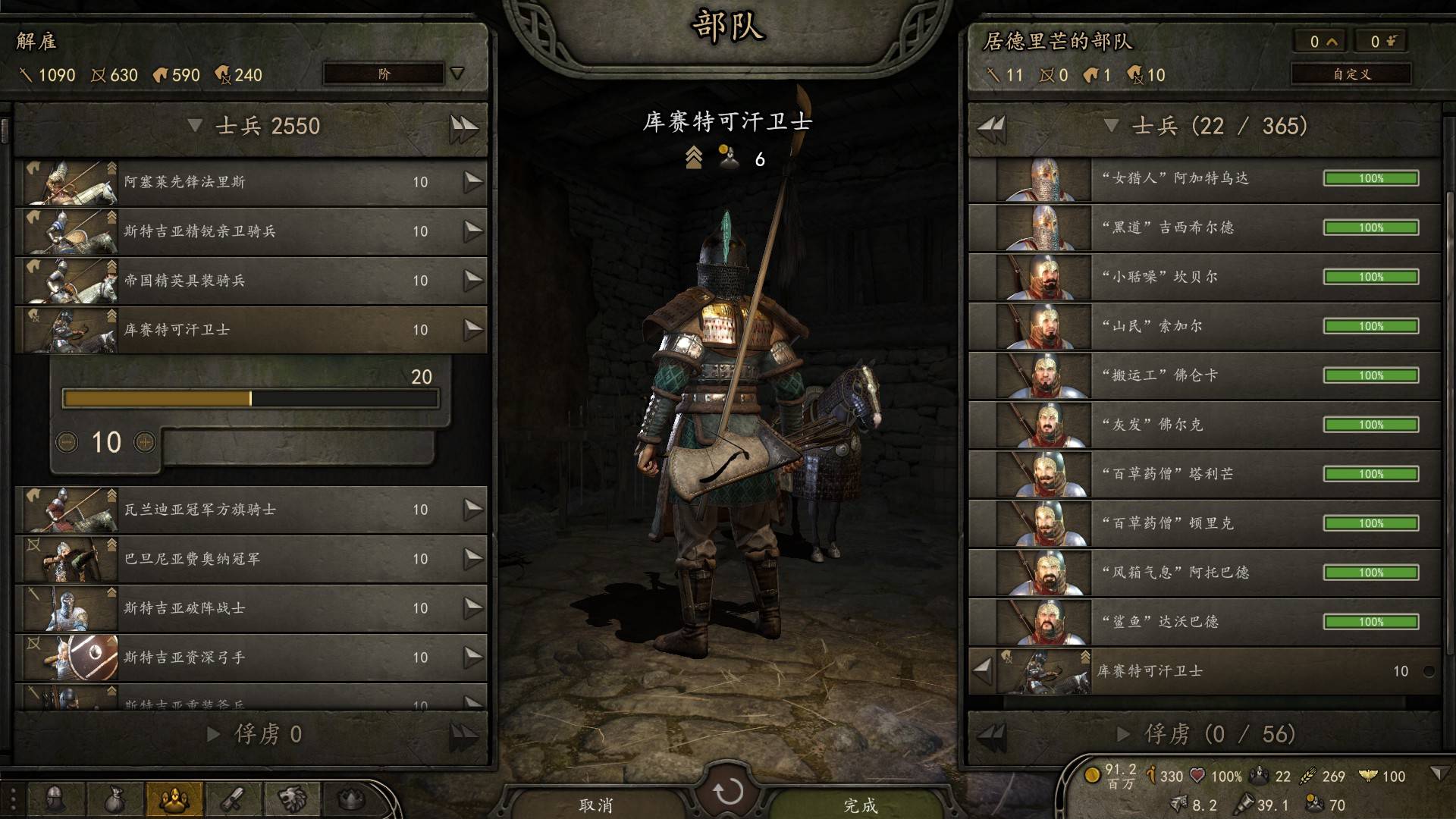Viewport: 1456px width, 819px height.
Task: Transfer 斯特吉亚精锐亲卫骑兵 with its arrow
Action: click(x=473, y=231)
